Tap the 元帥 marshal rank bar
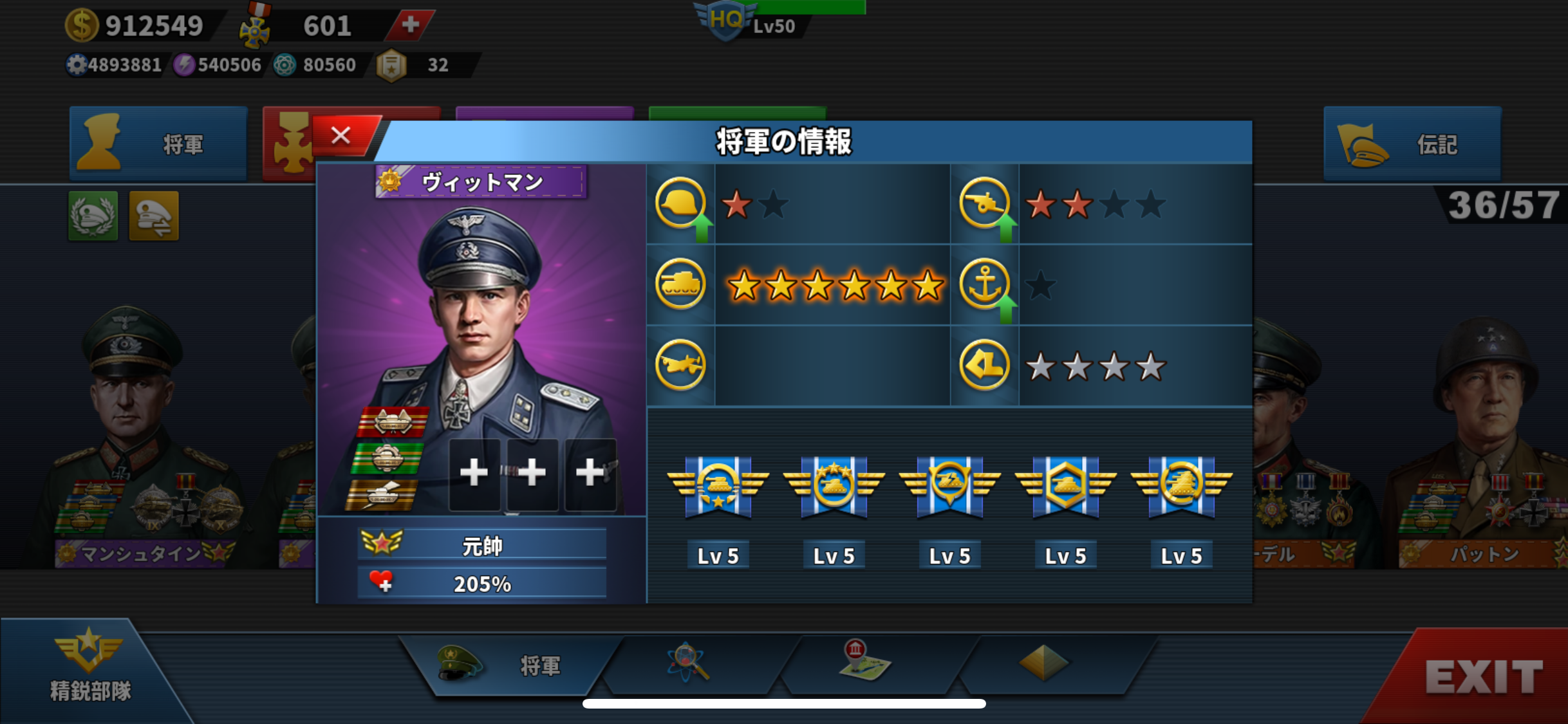 (x=481, y=545)
